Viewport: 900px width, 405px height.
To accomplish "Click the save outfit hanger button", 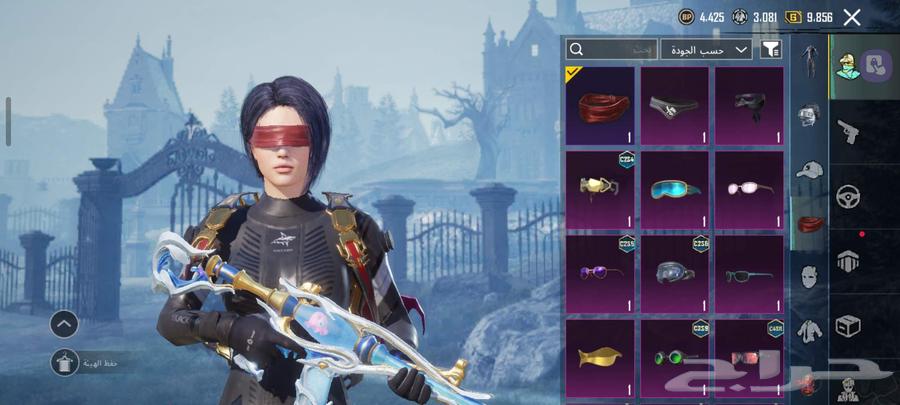I will pos(66,363).
